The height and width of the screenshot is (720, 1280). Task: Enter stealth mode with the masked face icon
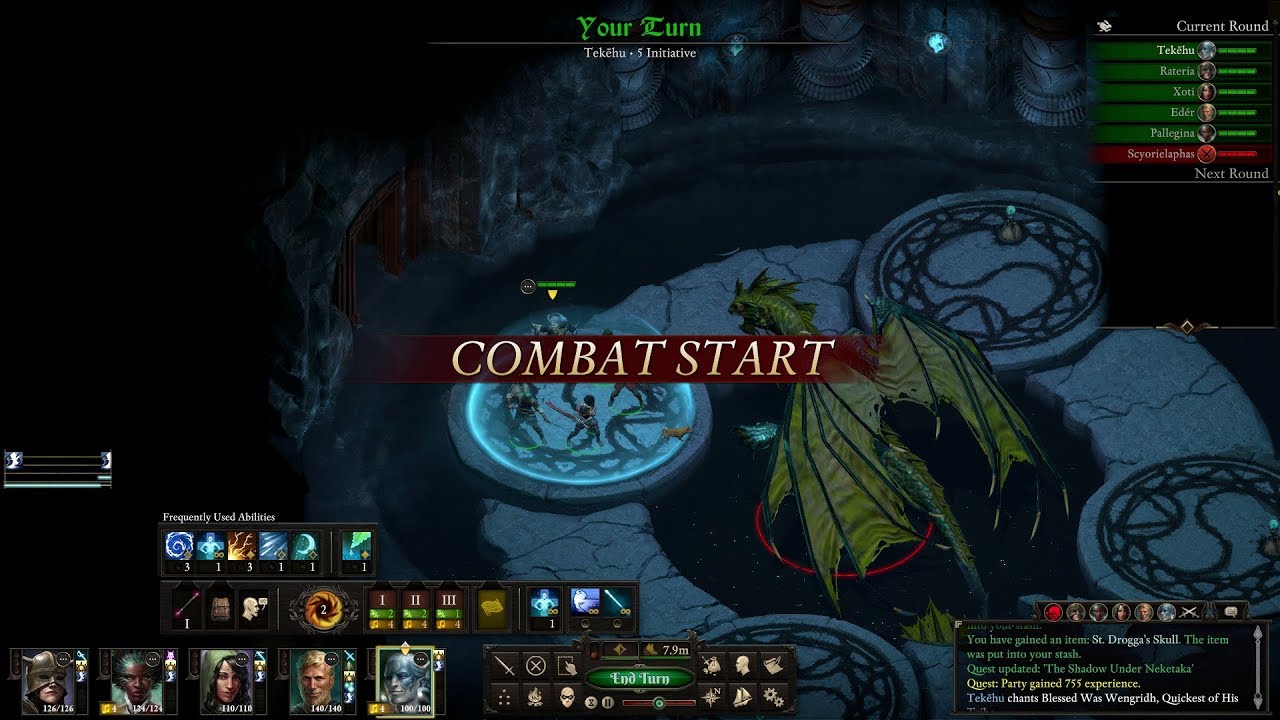click(566, 699)
